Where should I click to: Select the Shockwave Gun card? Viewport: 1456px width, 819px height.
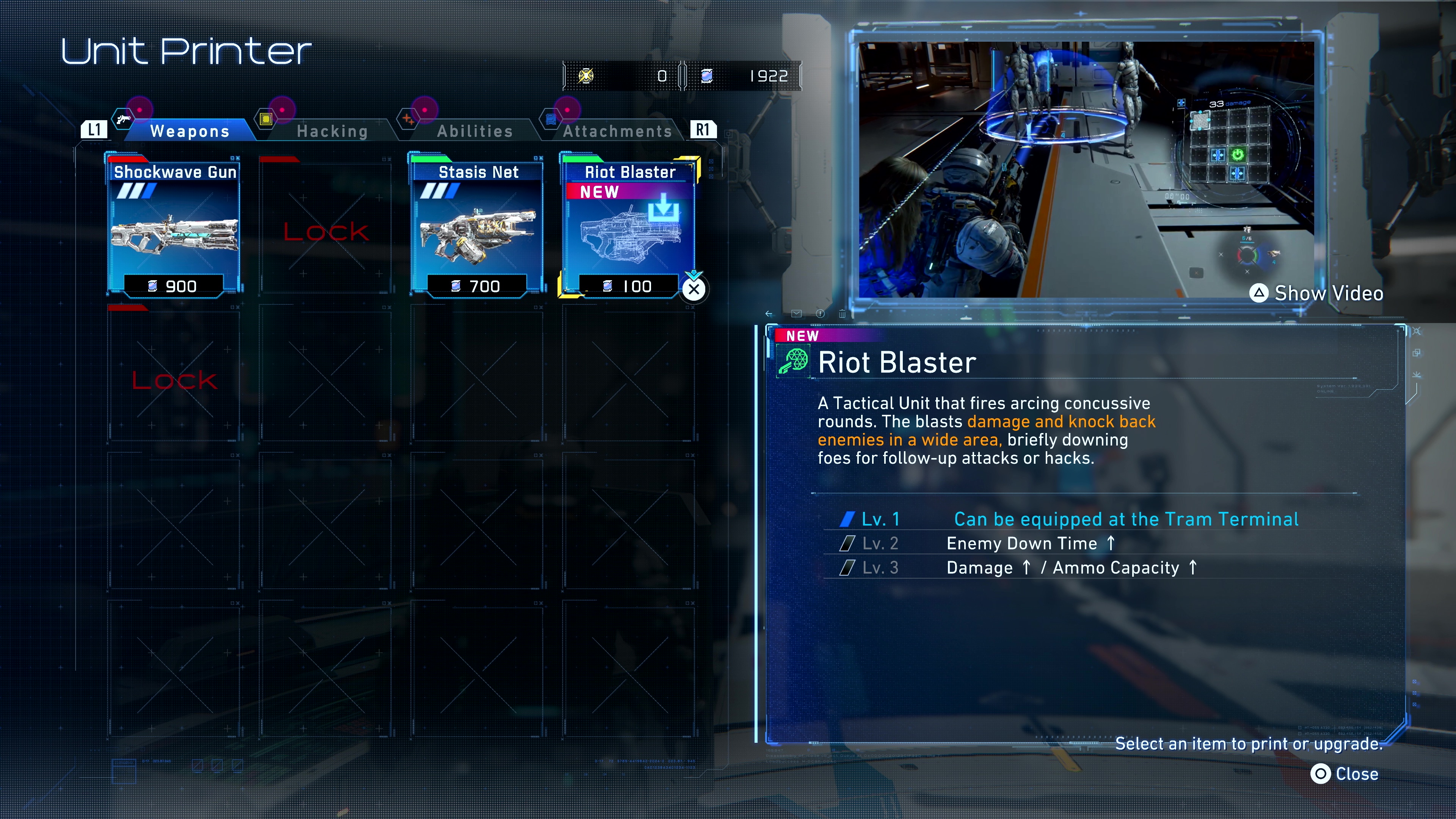[x=175, y=226]
